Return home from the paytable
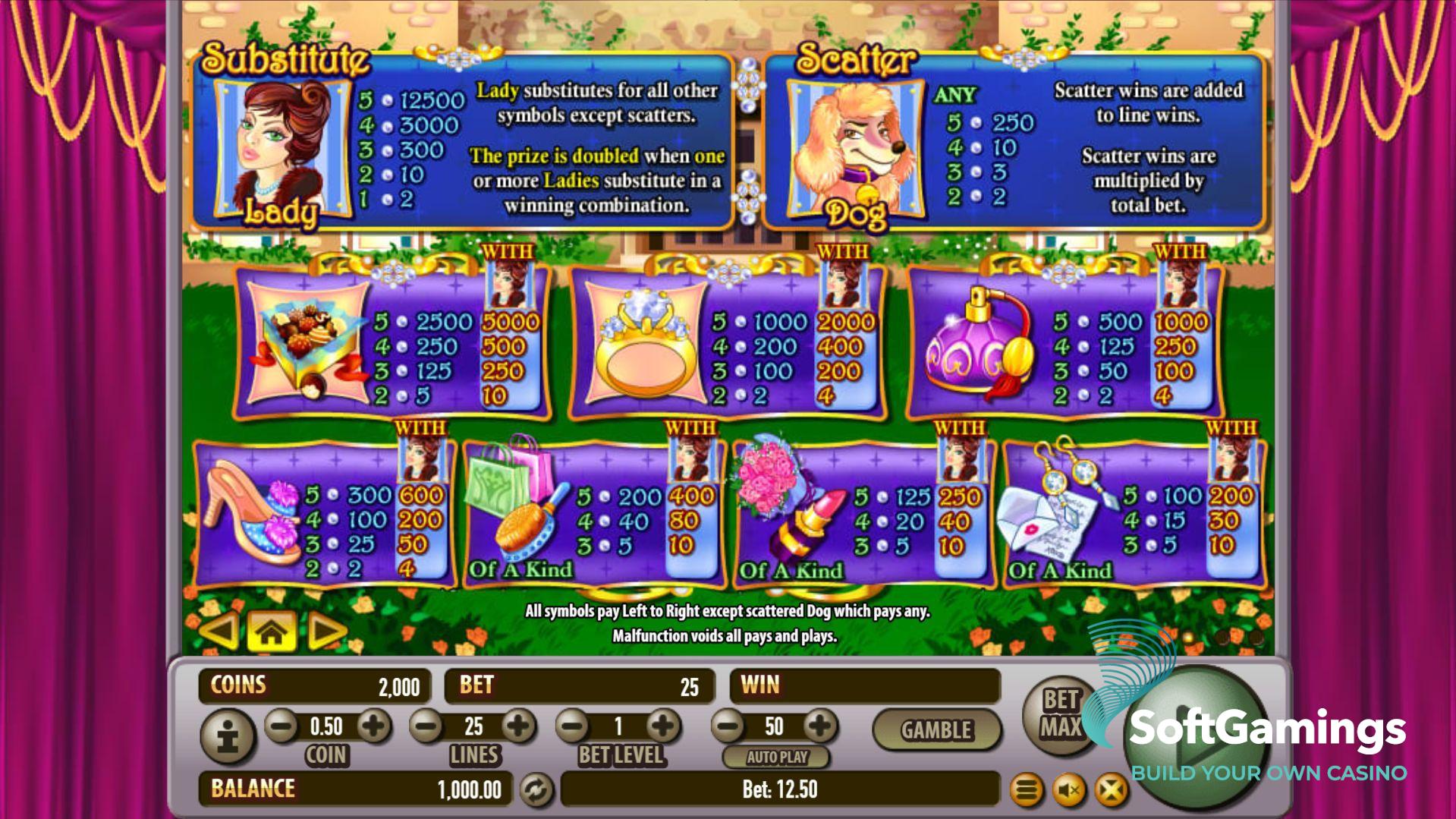This screenshot has width=1456, height=819. pyautogui.click(x=272, y=631)
